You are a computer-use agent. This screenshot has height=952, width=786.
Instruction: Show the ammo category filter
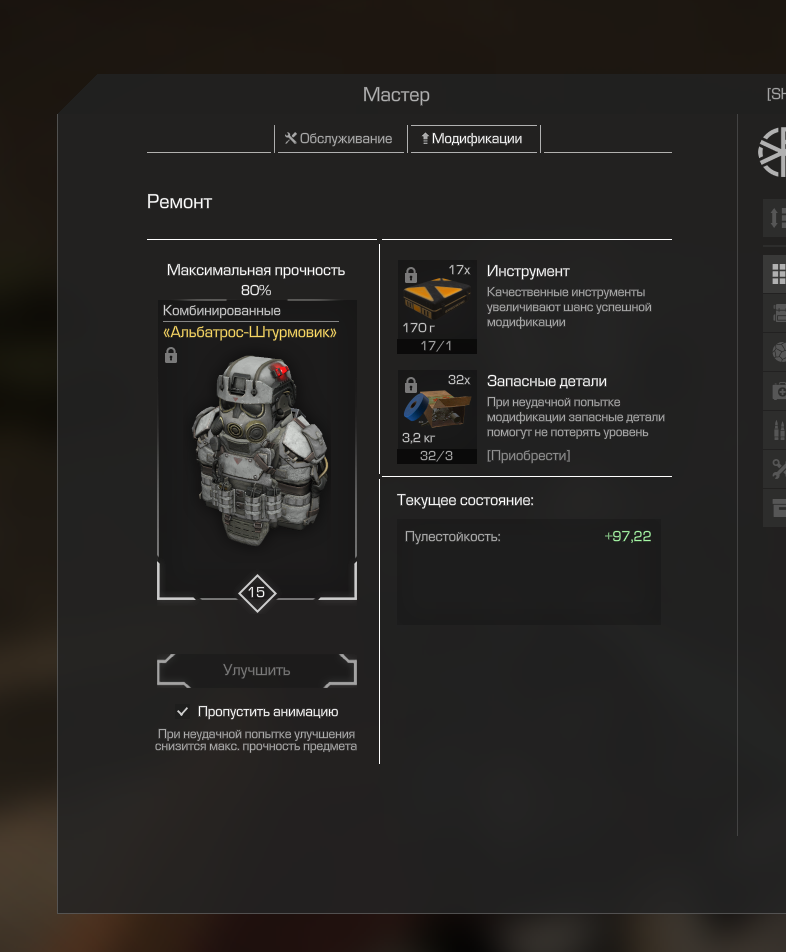click(777, 431)
